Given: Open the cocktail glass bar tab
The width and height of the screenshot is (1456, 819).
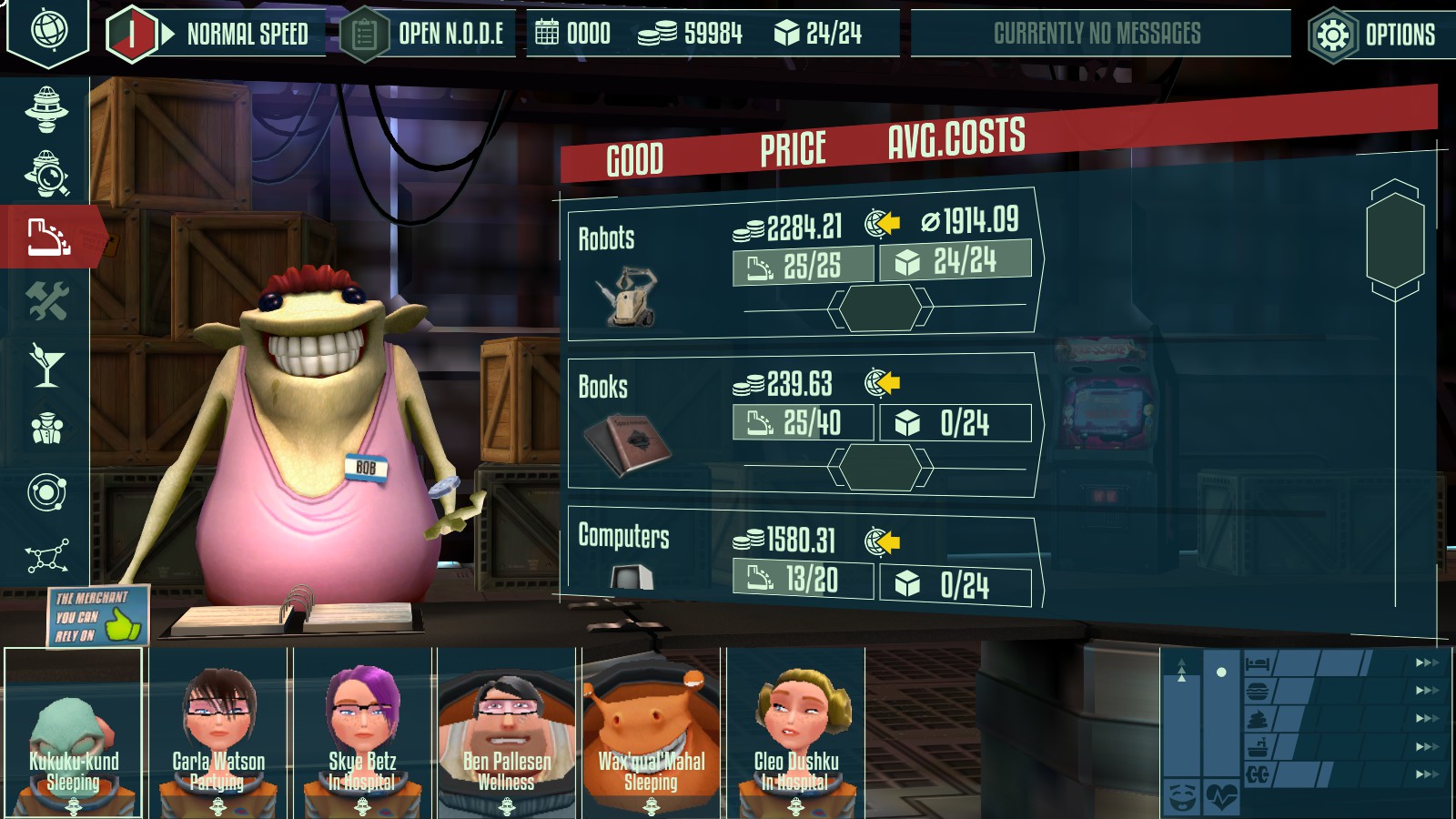Looking at the screenshot, I should 46,364.
